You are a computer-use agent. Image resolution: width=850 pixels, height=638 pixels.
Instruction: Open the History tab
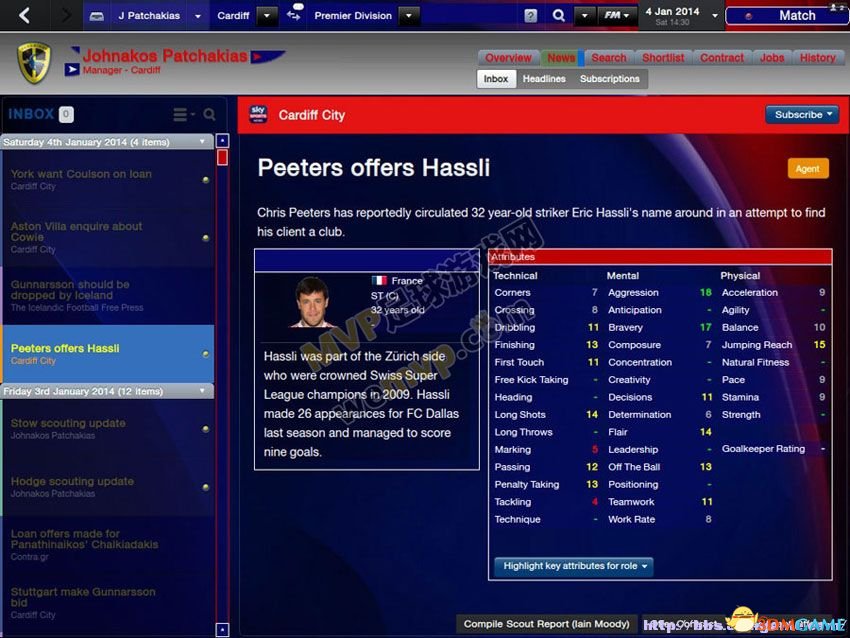[x=817, y=58]
